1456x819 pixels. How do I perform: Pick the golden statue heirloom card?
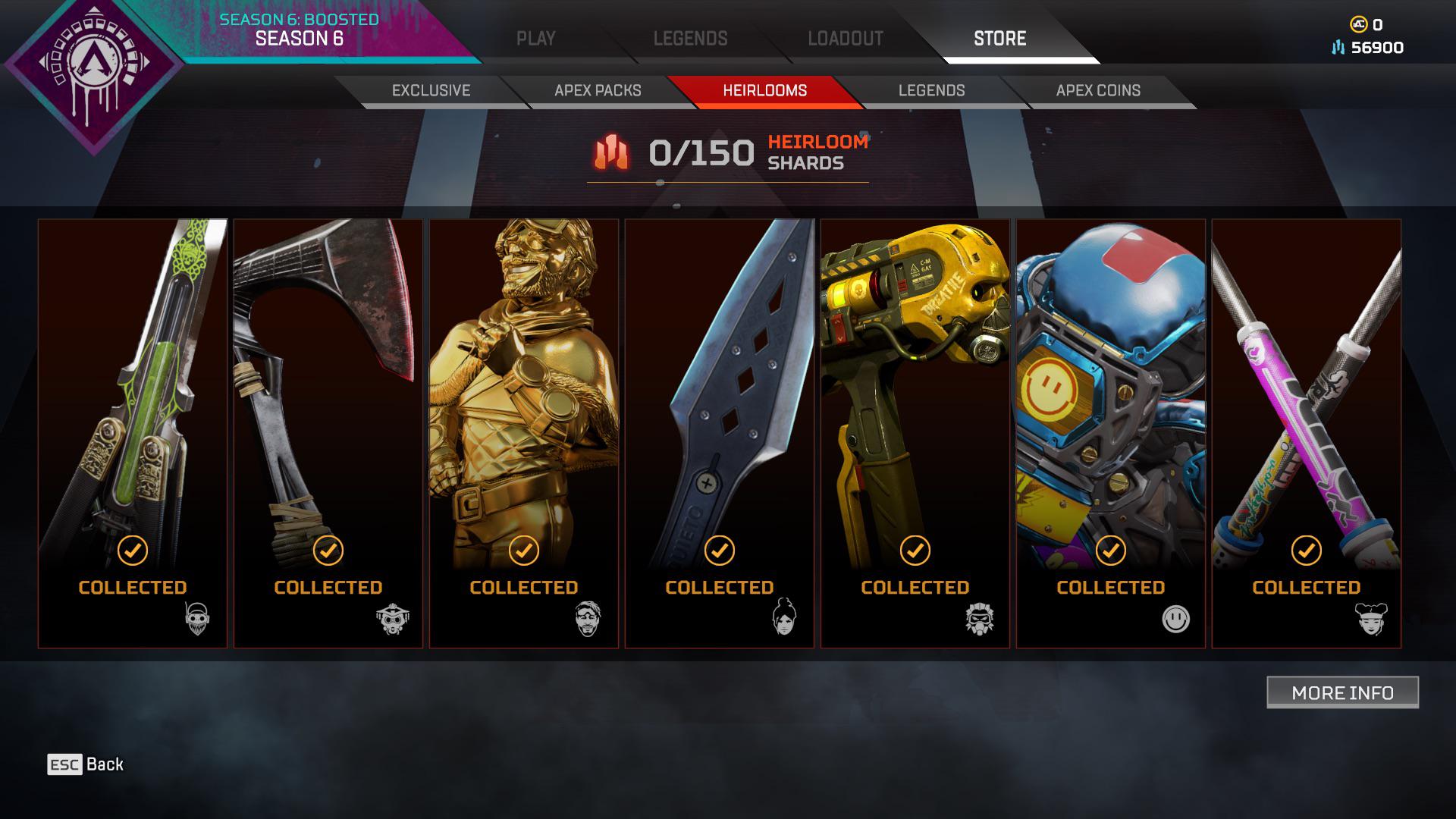[524, 433]
